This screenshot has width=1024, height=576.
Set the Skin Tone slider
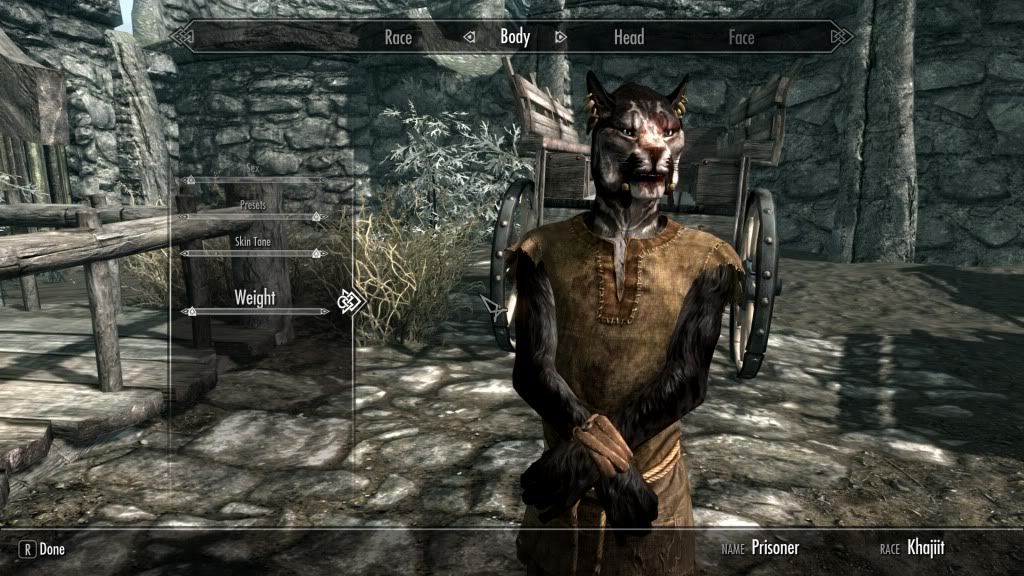click(x=255, y=254)
